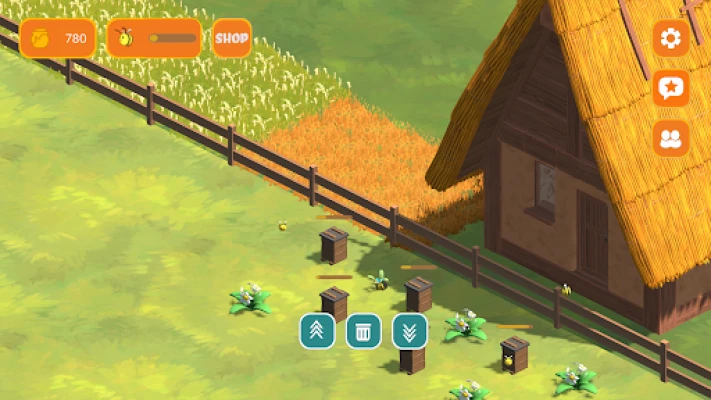Open the chat speech bubble button
This screenshot has width=711, height=400.
pos(671,88)
